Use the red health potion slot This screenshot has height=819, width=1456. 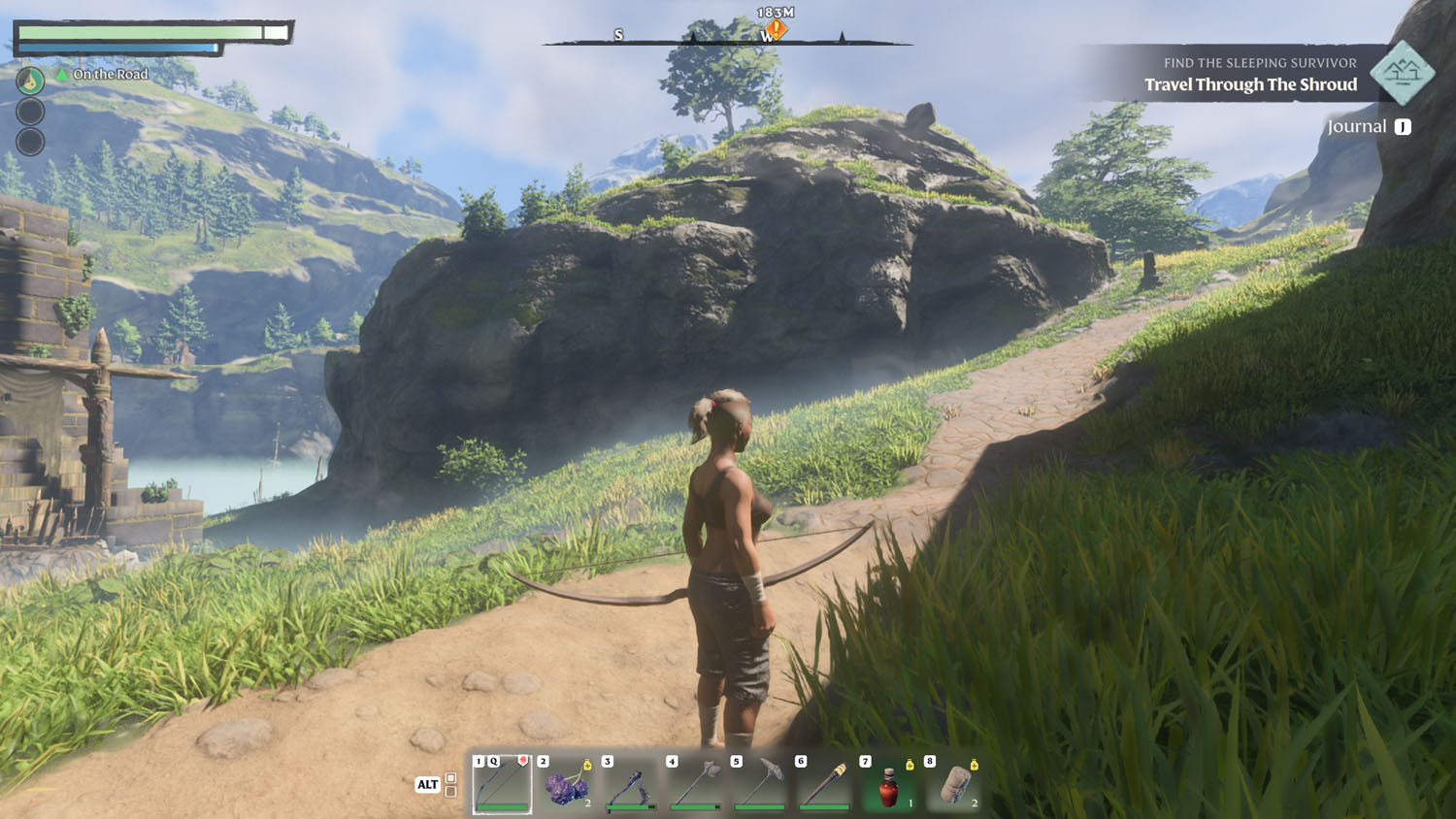(889, 784)
